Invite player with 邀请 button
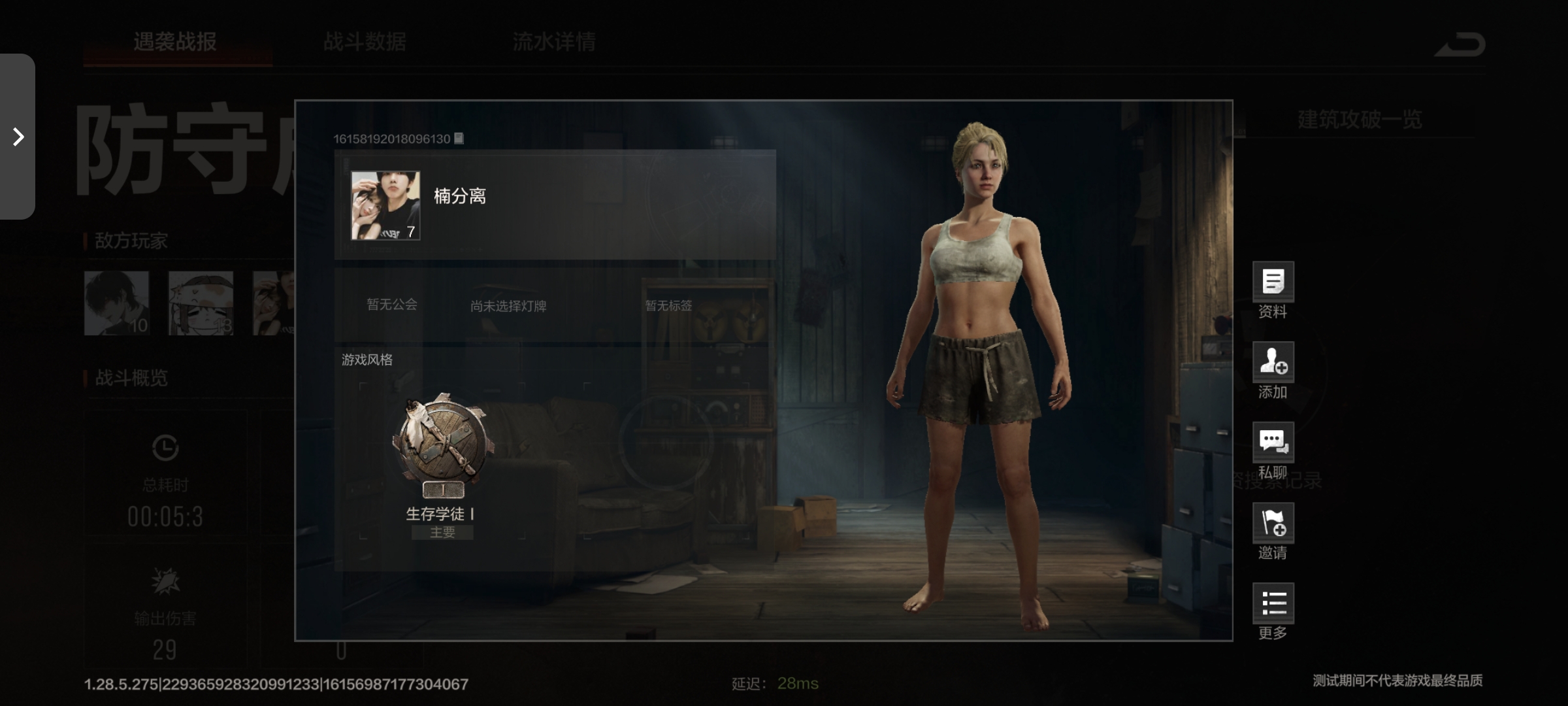The image size is (1568, 706). tap(1273, 524)
